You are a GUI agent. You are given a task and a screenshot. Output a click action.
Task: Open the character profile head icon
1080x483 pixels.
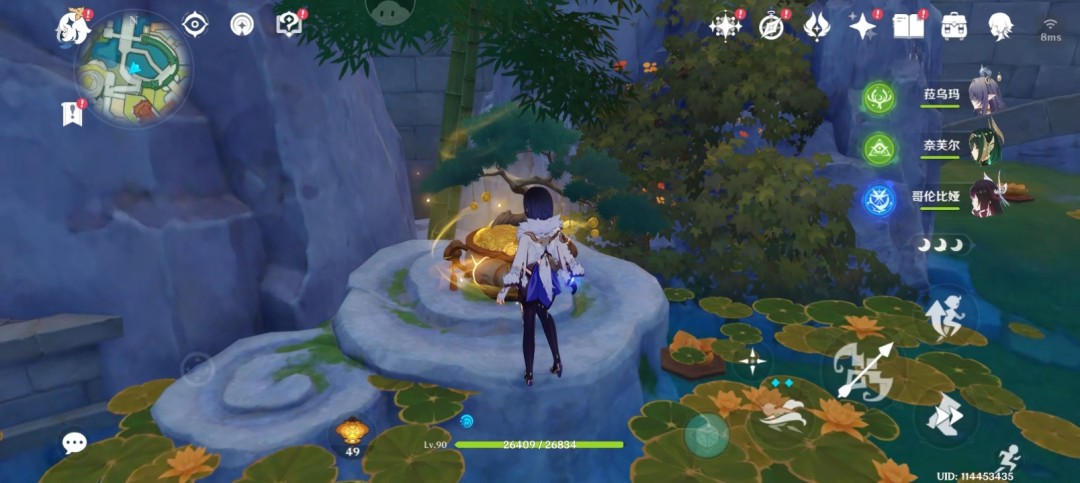pyautogui.click(x=1000, y=26)
